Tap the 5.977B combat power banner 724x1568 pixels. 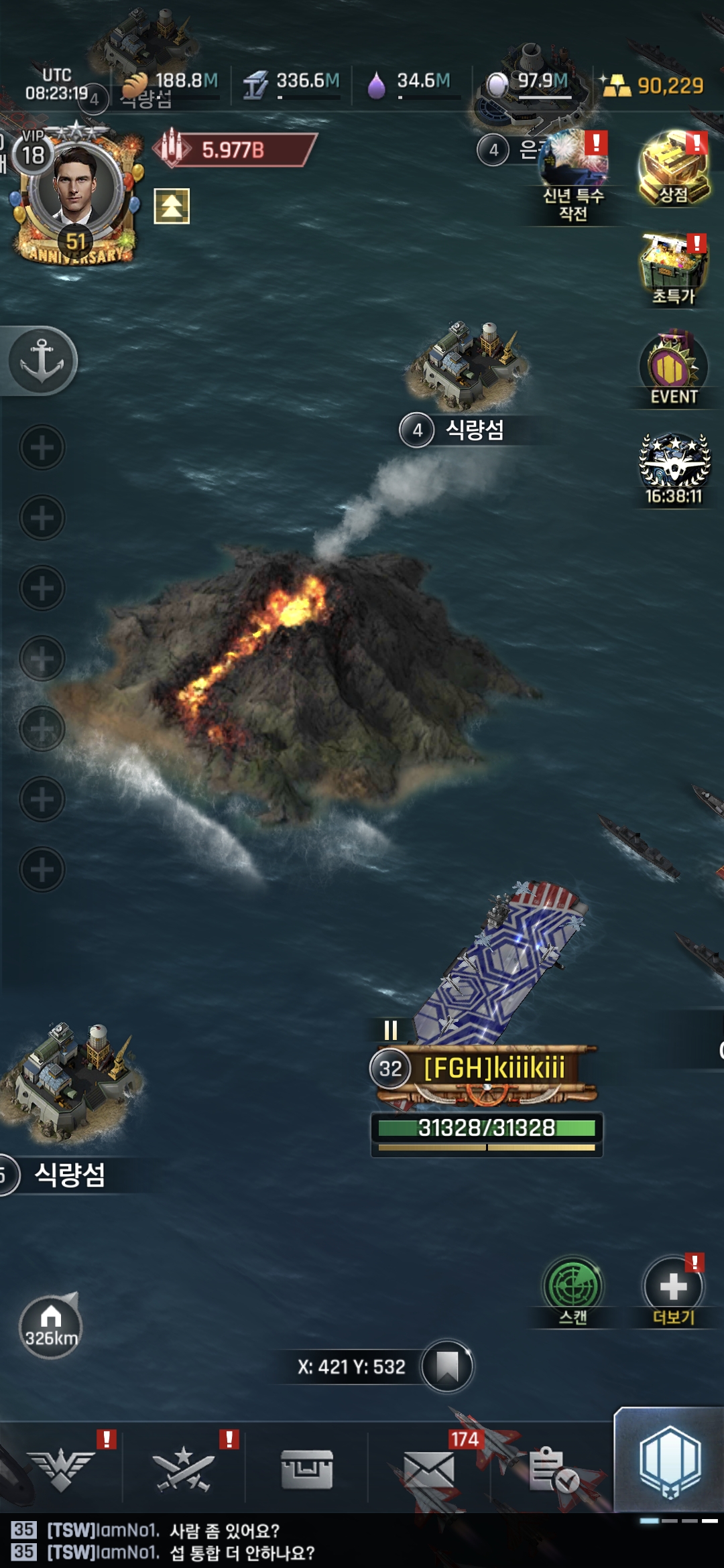coord(234,149)
